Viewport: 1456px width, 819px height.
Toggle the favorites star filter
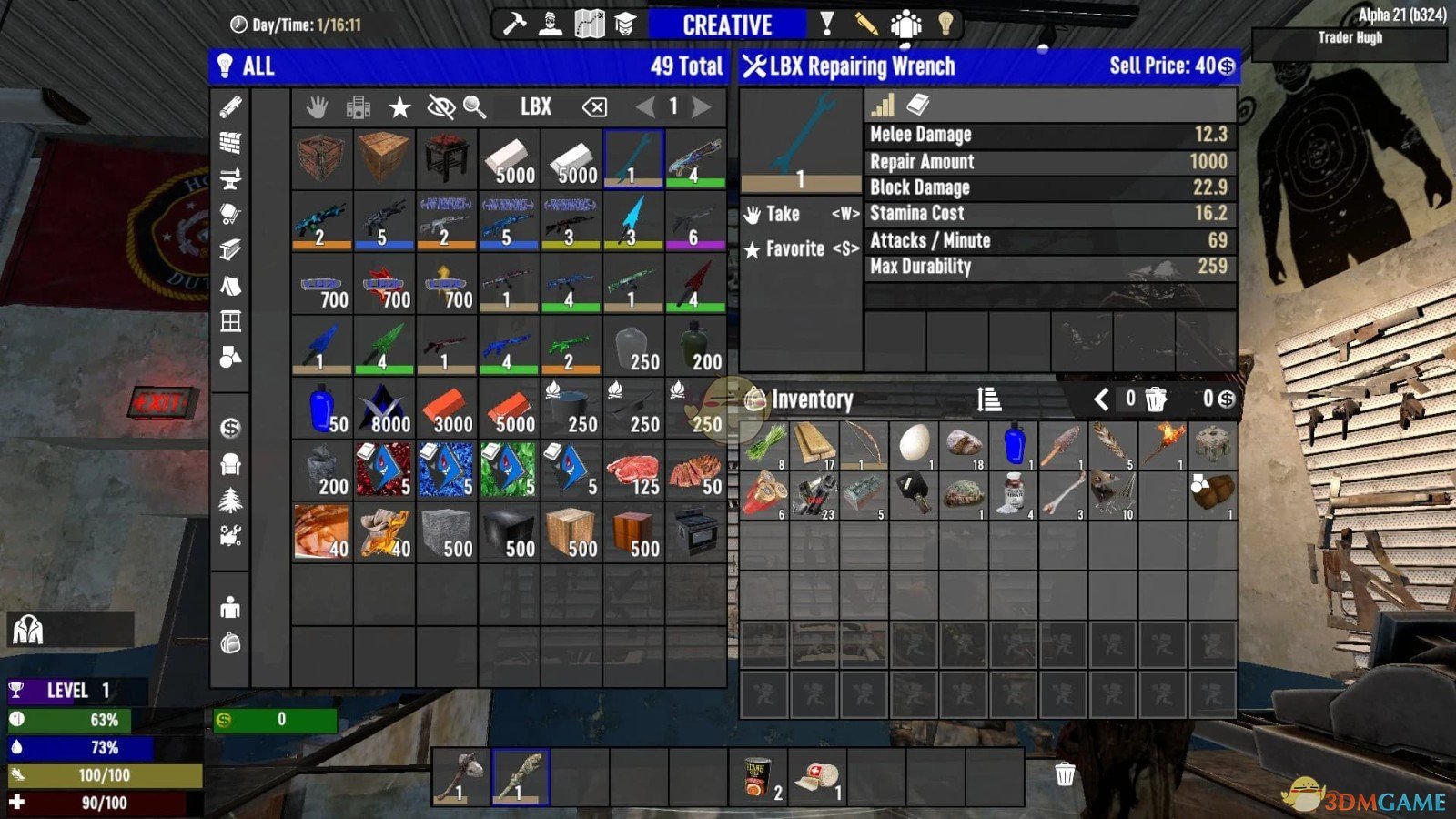(399, 107)
